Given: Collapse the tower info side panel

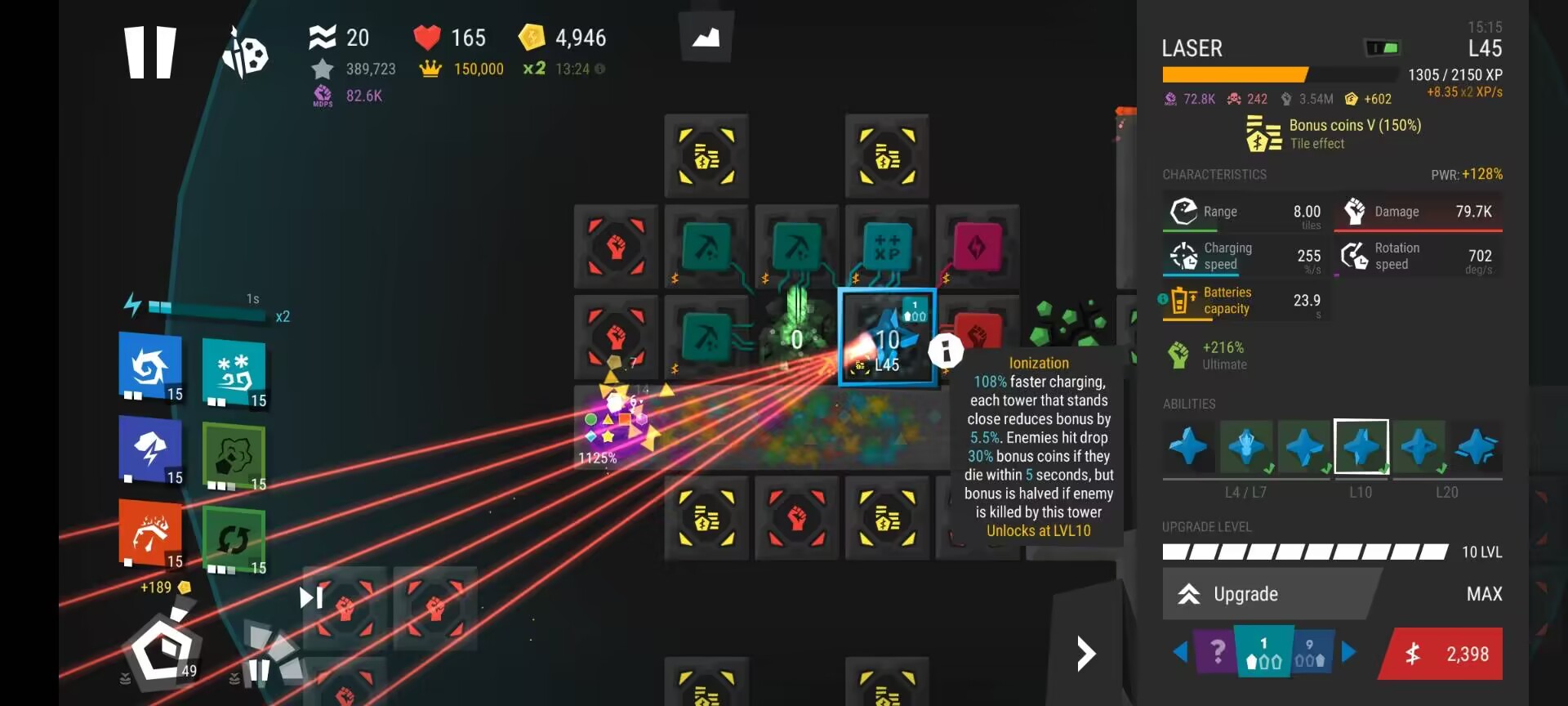Looking at the screenshot, I should [x=1085, y=654].
